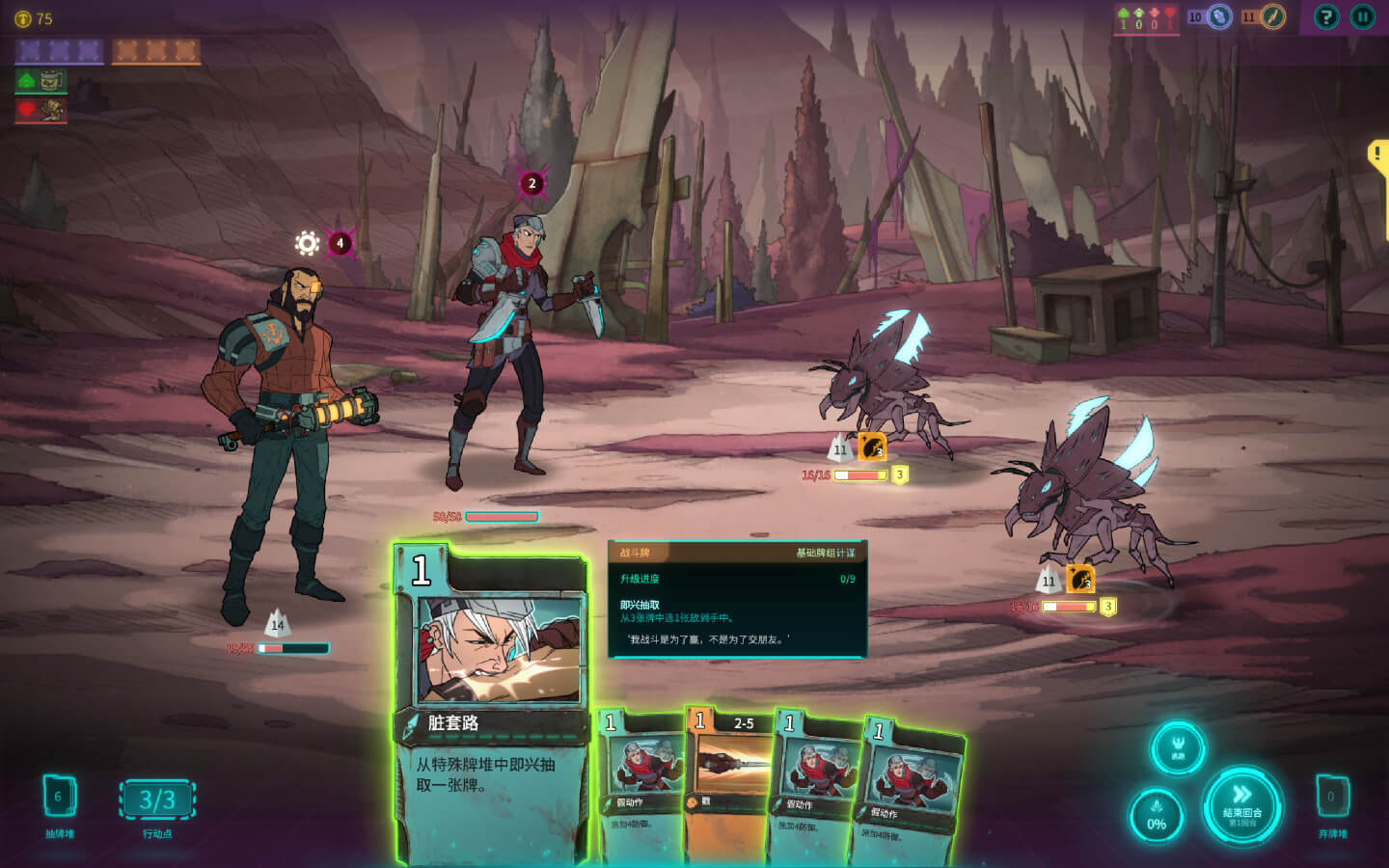The image size is (1389, 868).
Task: Open the question mark help button
Action: [1326, 16]
